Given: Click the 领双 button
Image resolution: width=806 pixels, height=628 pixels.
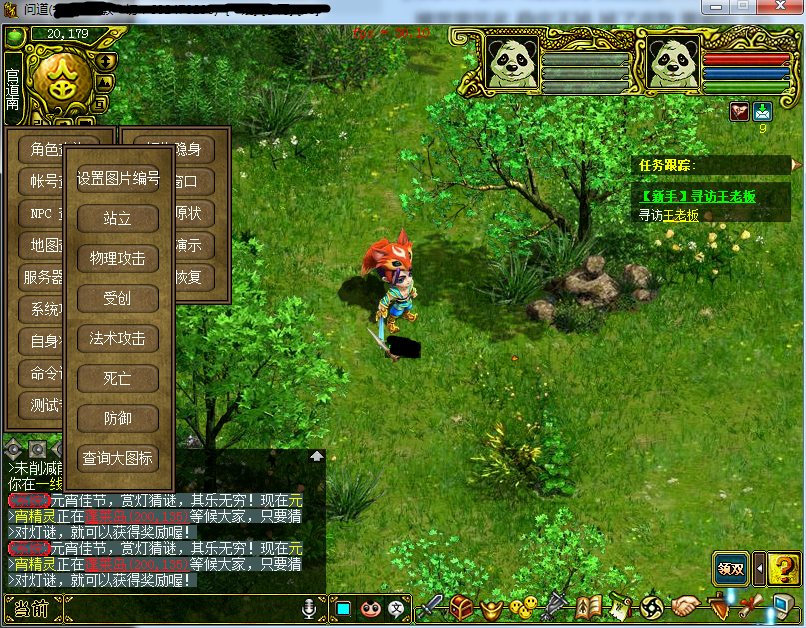Looking at the screenshot, I should pos(730,569).
